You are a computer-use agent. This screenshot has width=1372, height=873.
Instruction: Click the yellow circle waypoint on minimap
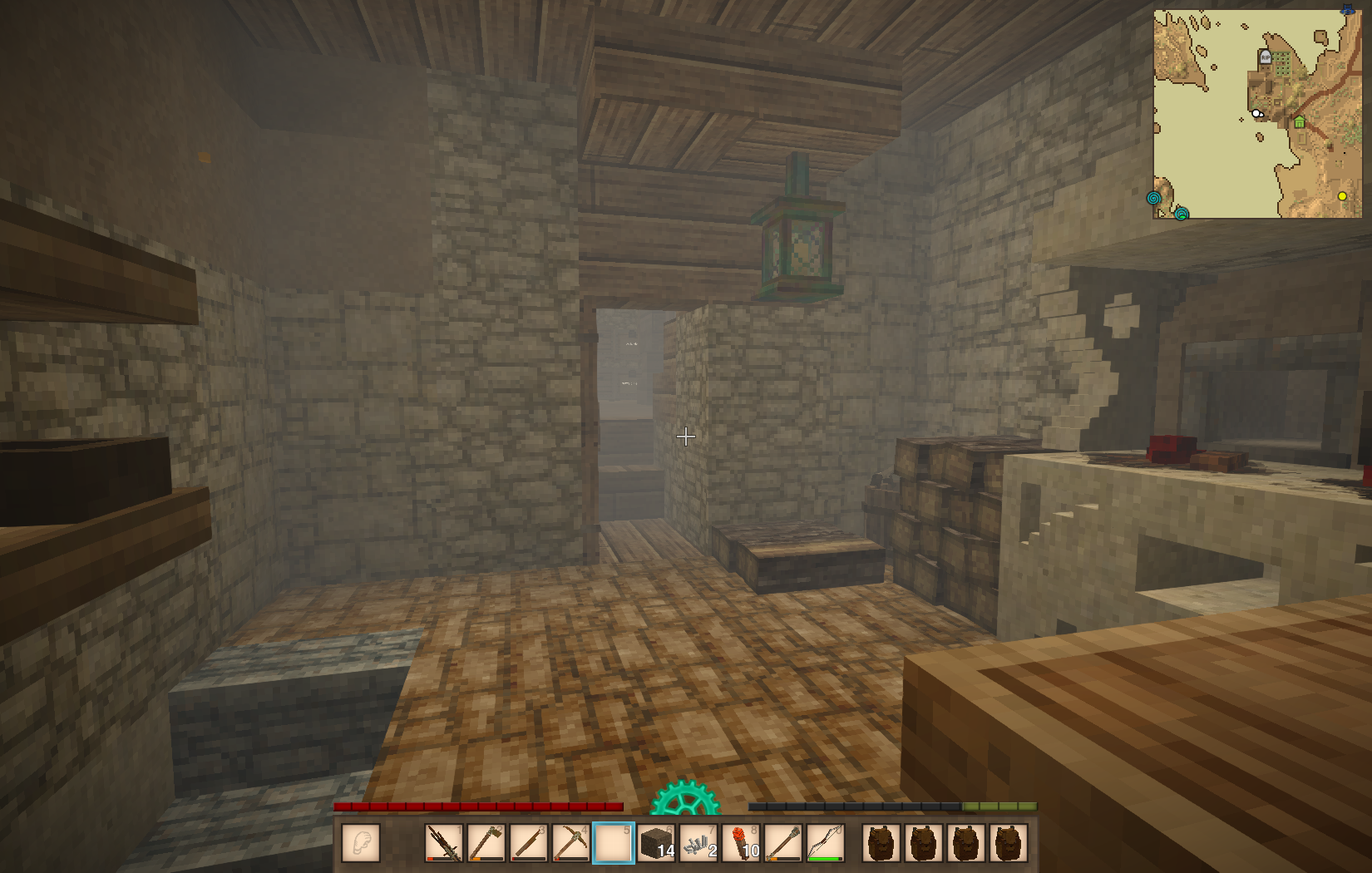pos(1342,196)
